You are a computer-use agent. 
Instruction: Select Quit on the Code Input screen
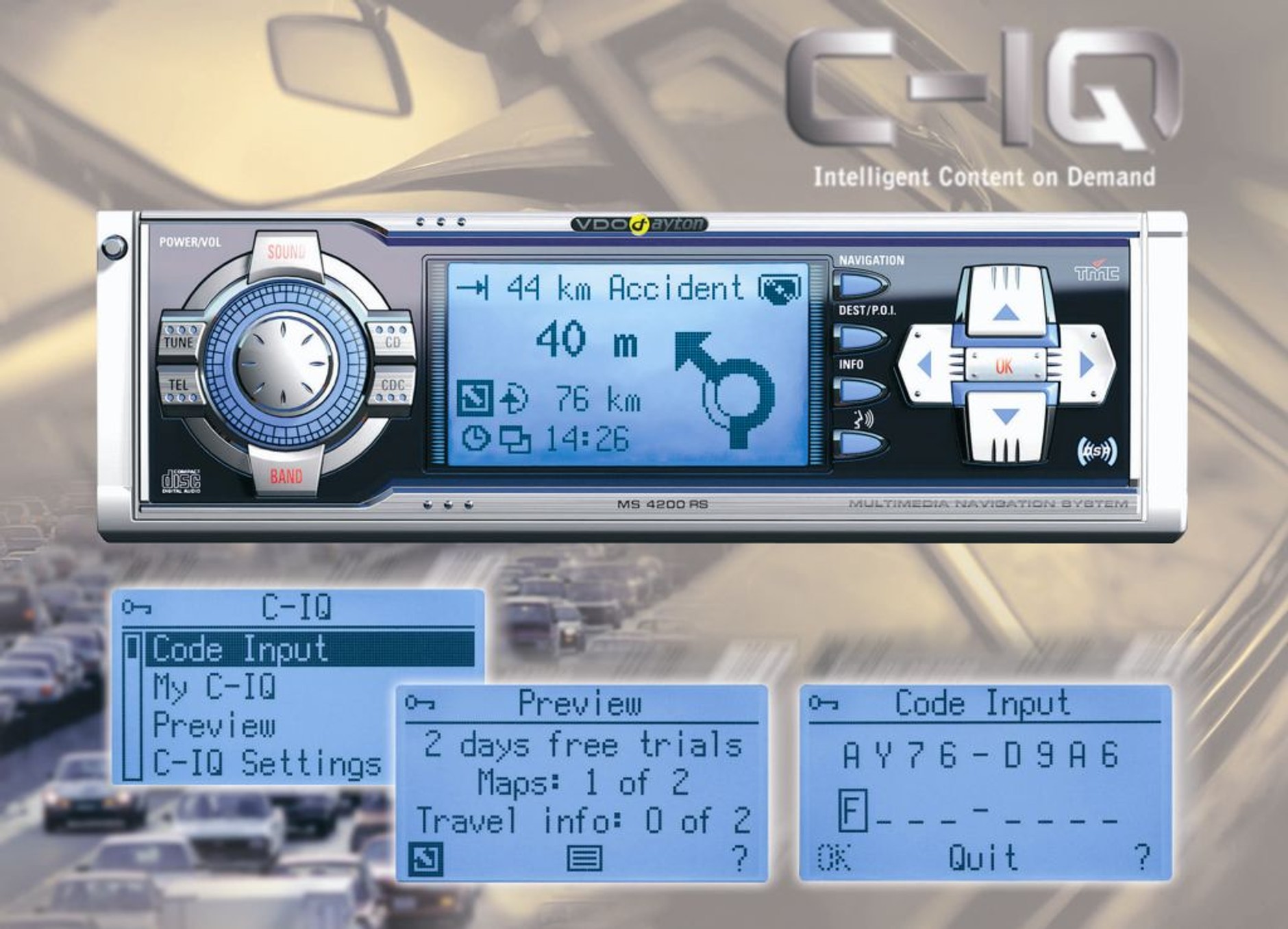point(982,856)
